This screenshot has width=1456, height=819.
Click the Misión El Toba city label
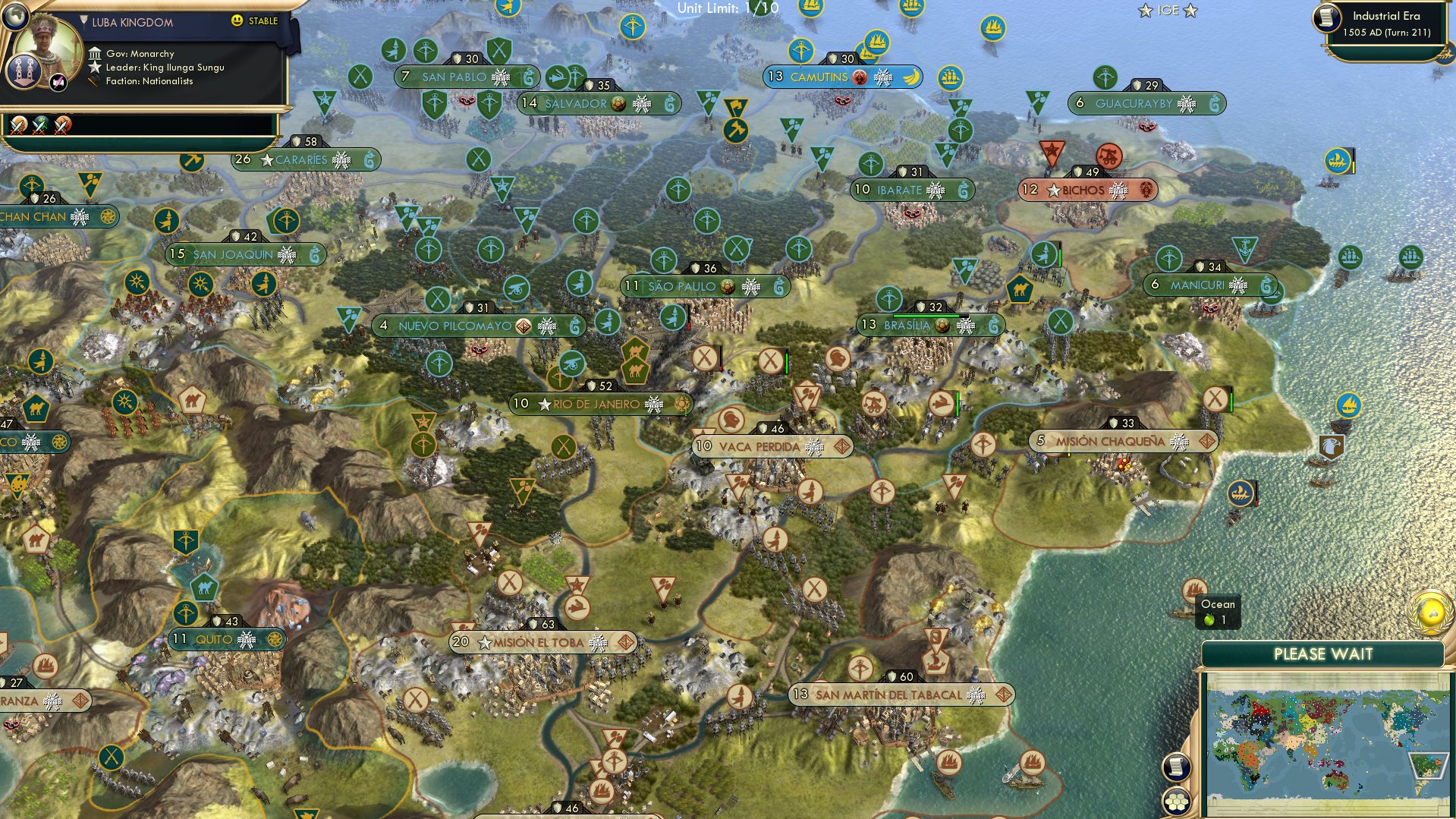(x=540, y=641)
